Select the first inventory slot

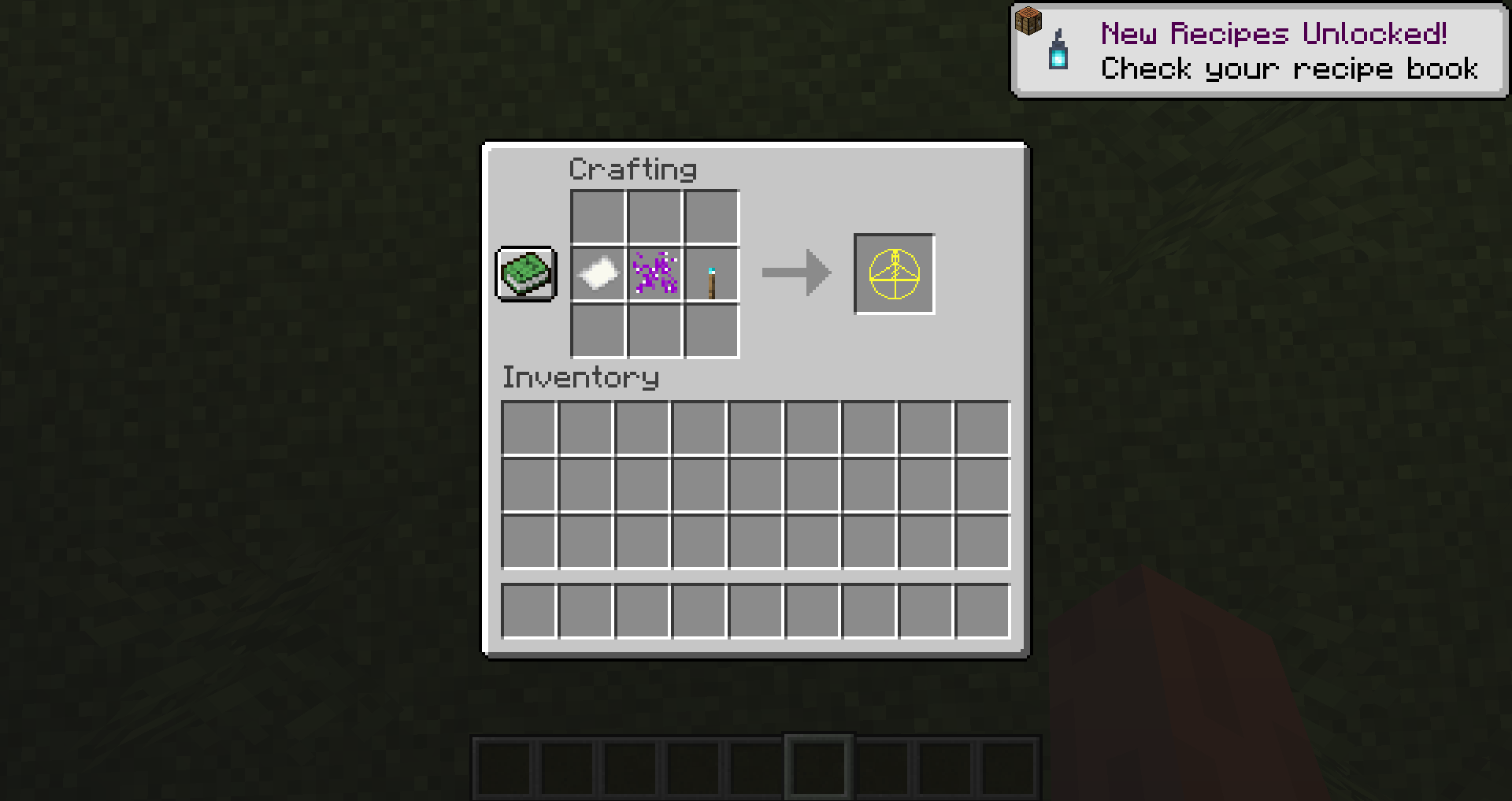[x=529, y=426]
